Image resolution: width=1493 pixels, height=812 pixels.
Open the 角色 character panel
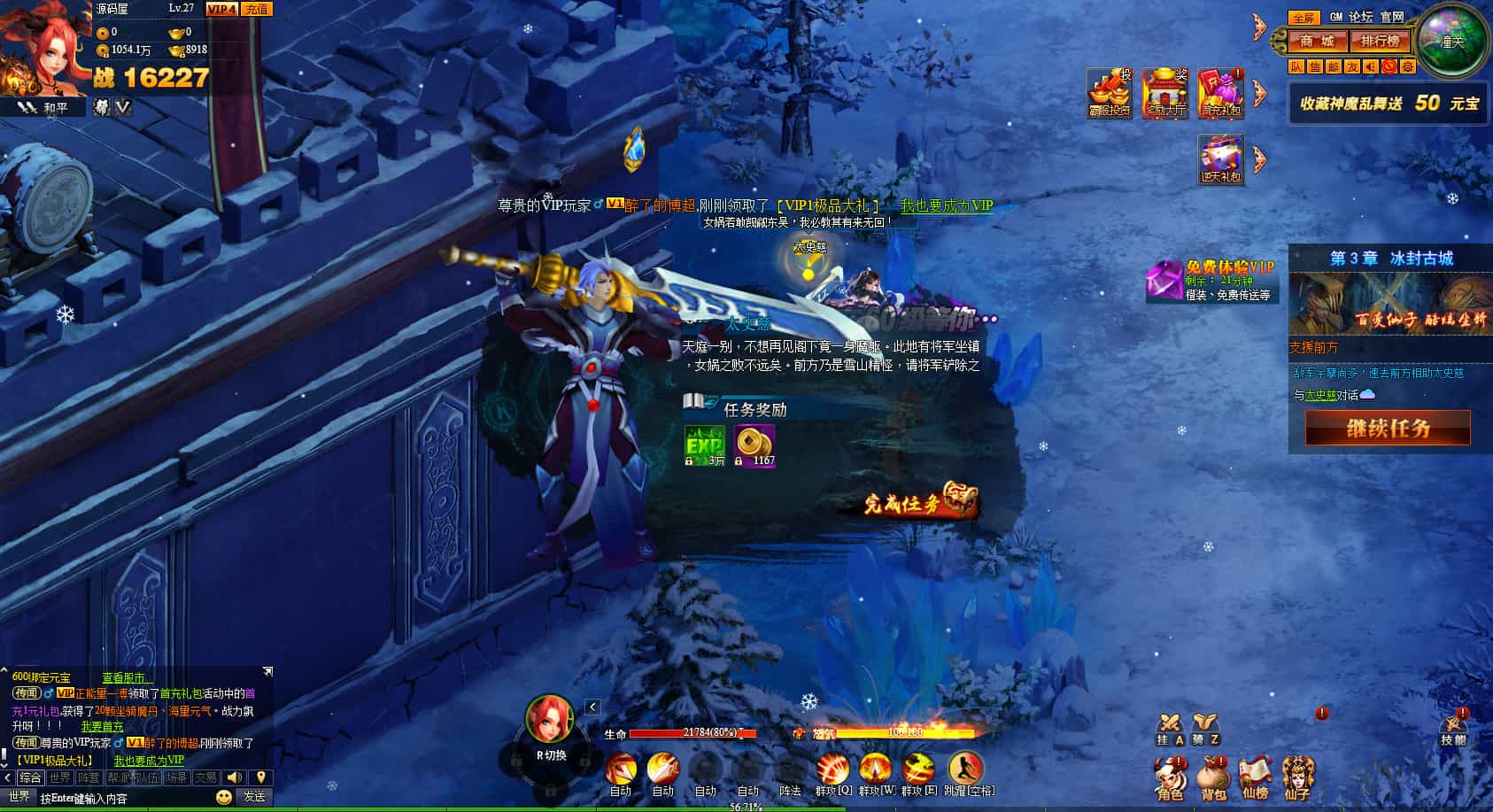[1170, 778]
